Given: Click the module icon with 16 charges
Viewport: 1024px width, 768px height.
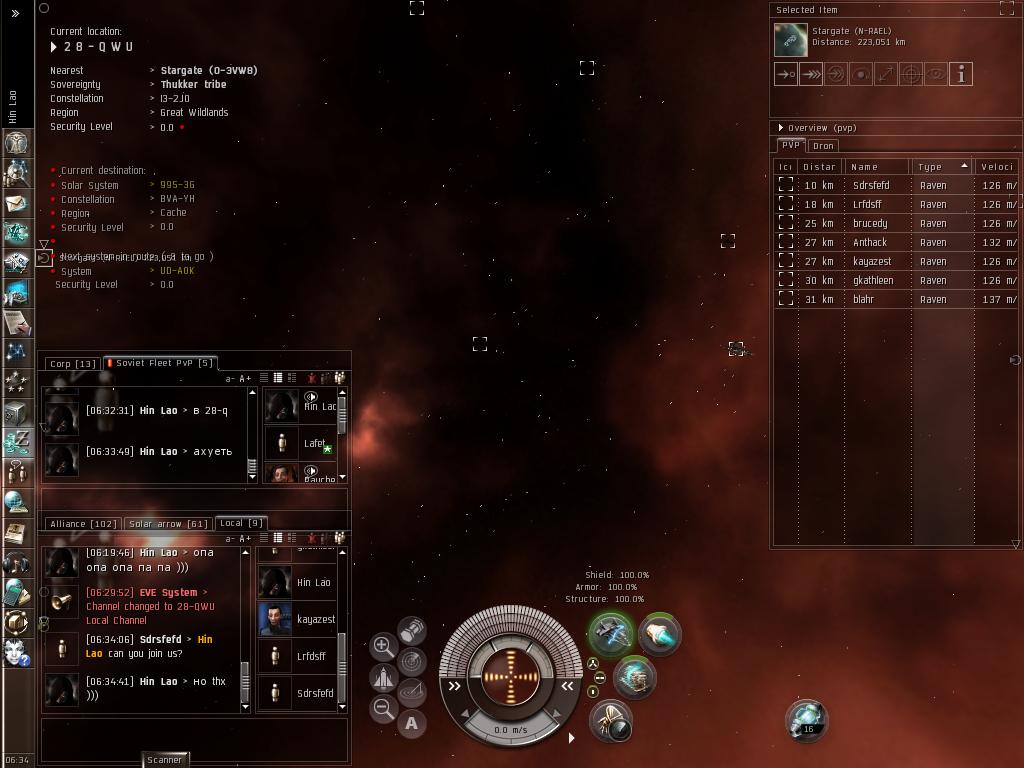Looking at the screenshot, I should tap(806, 718).
